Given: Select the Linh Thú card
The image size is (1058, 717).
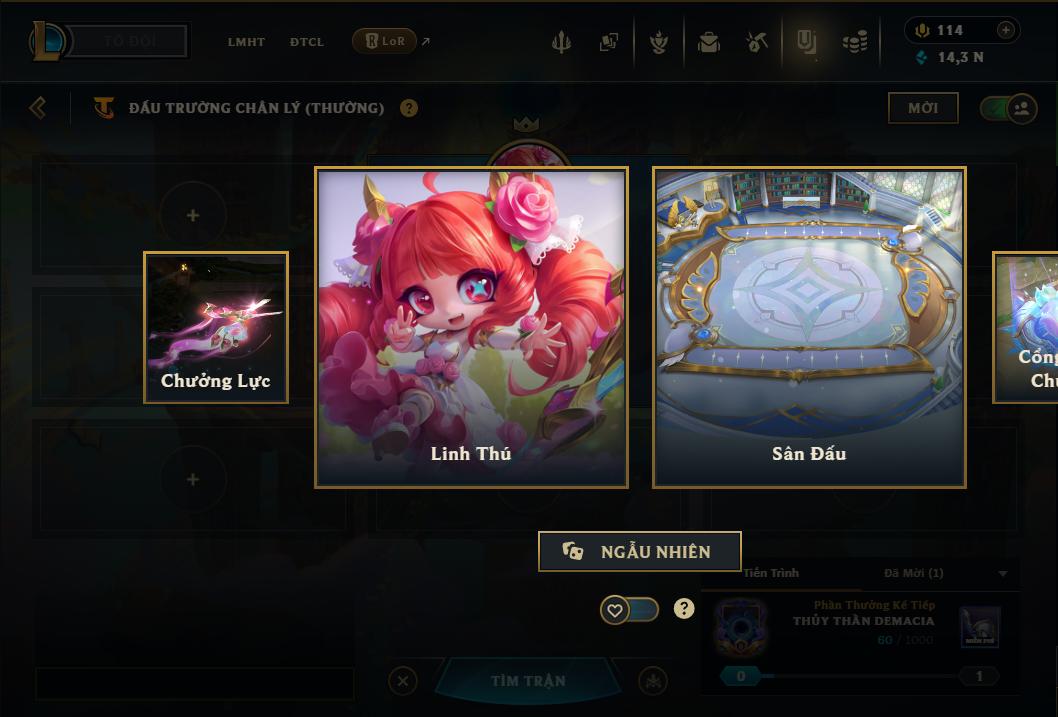Looking at the screenshot, I should click(x=471, y=327).
